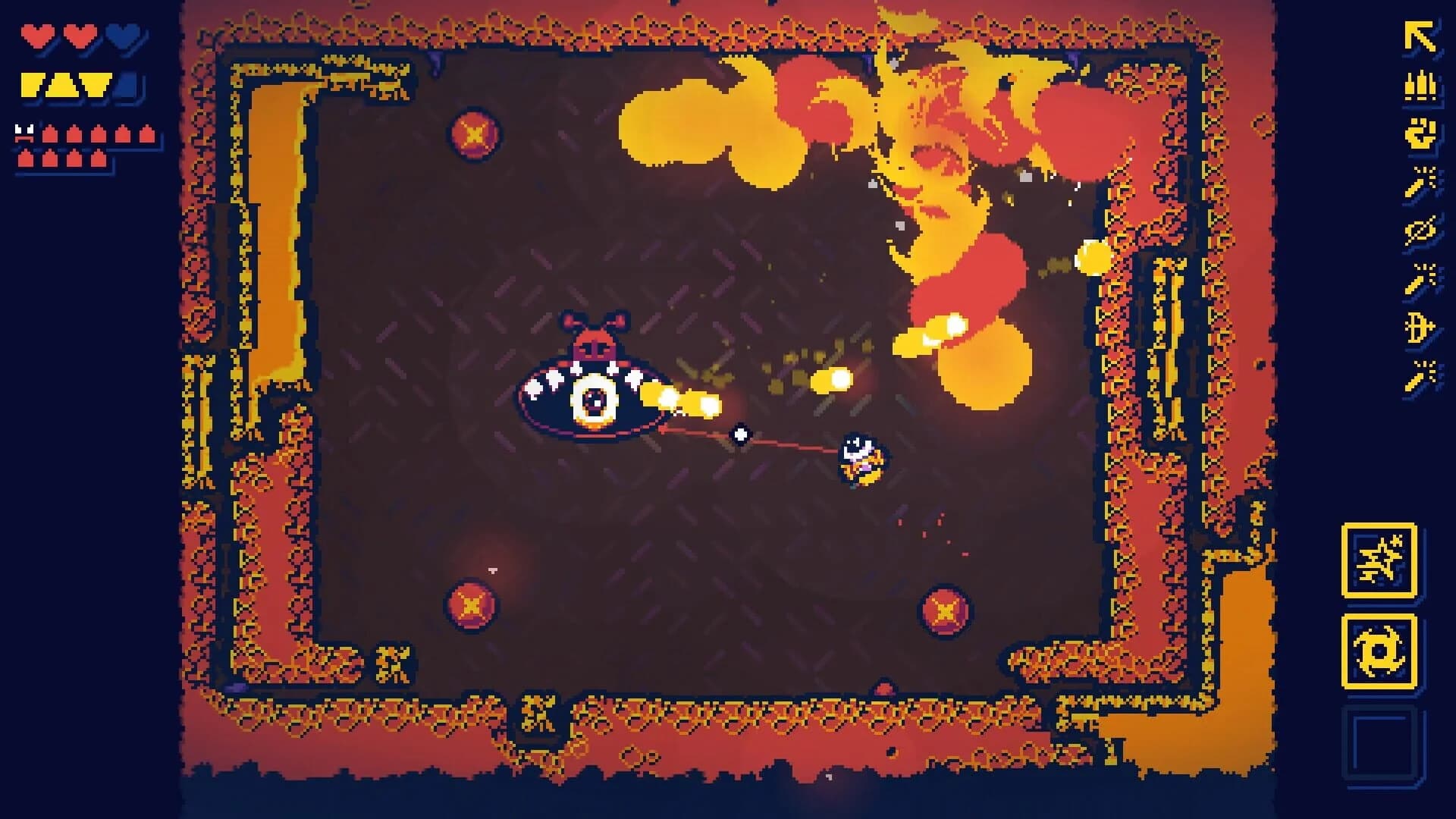Select the first red heart of the health bar

point(37,36)
